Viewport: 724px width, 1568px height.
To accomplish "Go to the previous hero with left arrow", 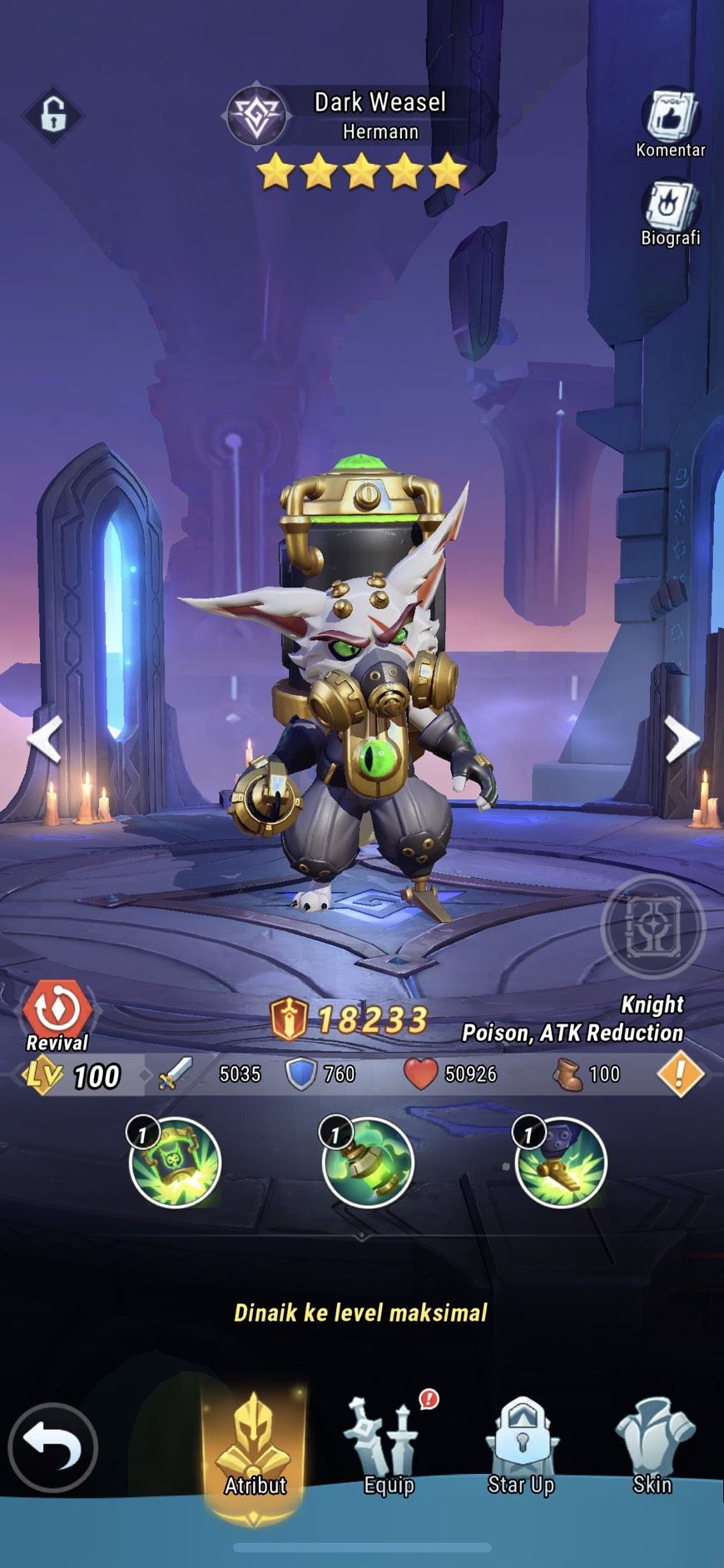I will [x=45, y=738].
